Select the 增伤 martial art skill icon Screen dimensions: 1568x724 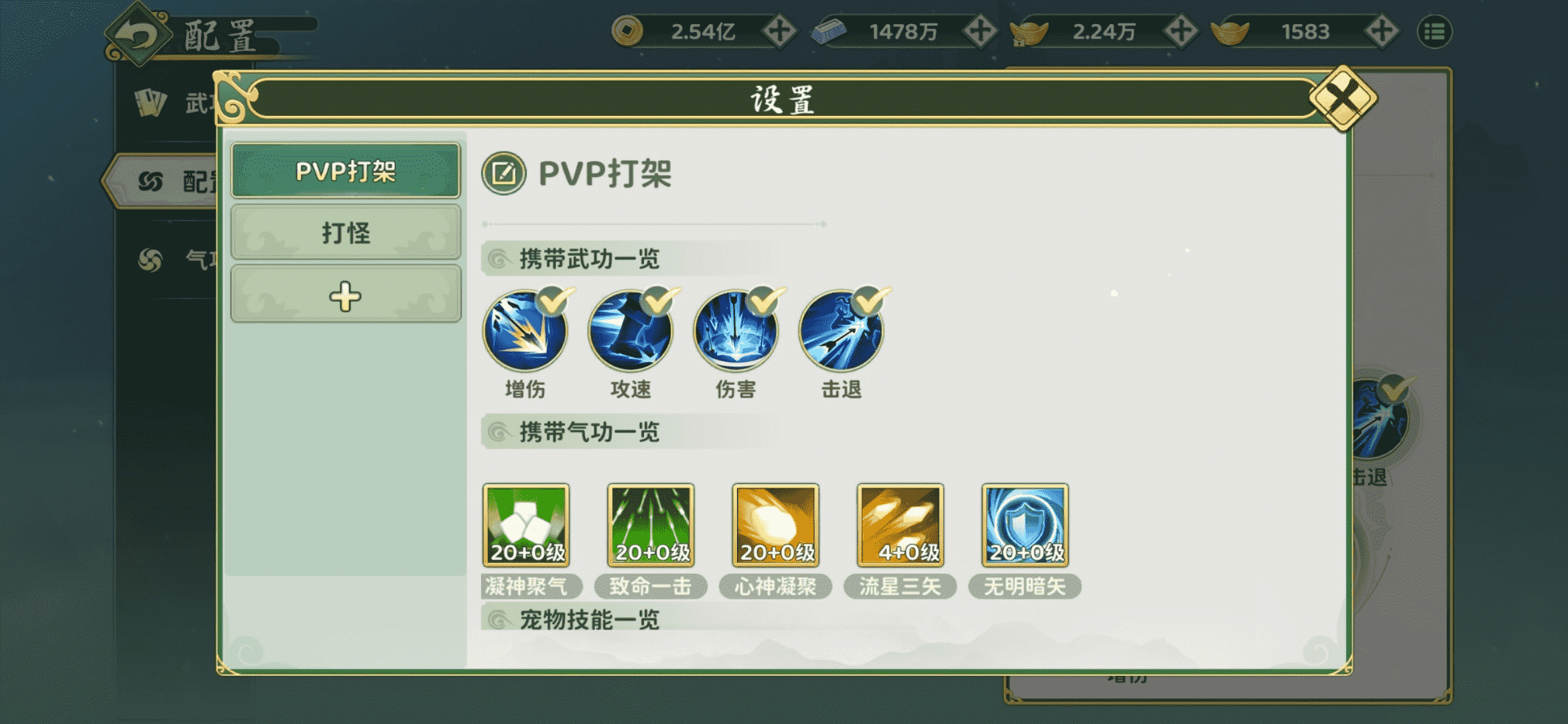click(526, 332)
